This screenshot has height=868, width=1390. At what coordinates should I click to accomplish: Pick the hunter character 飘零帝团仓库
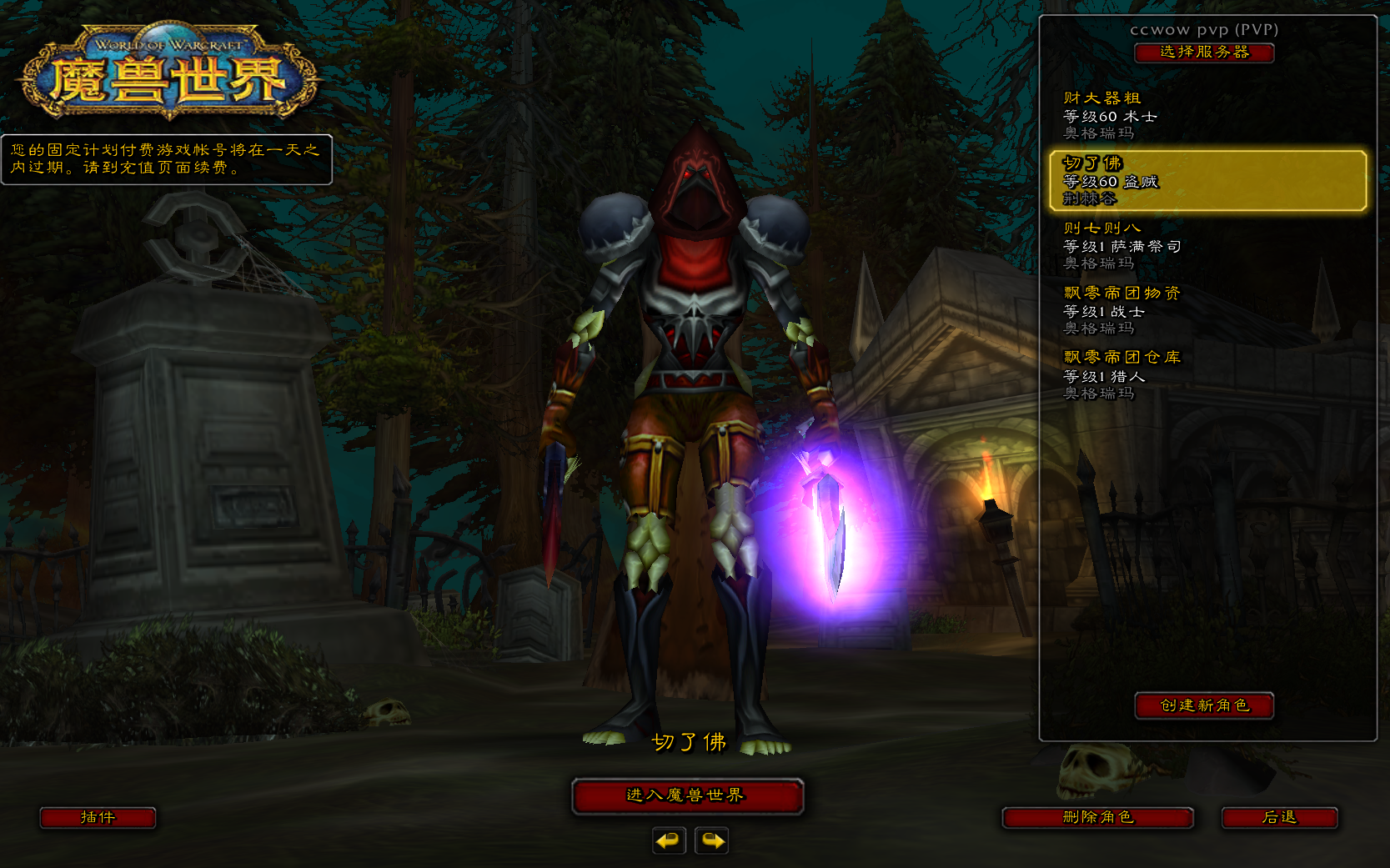point(1207,375)
